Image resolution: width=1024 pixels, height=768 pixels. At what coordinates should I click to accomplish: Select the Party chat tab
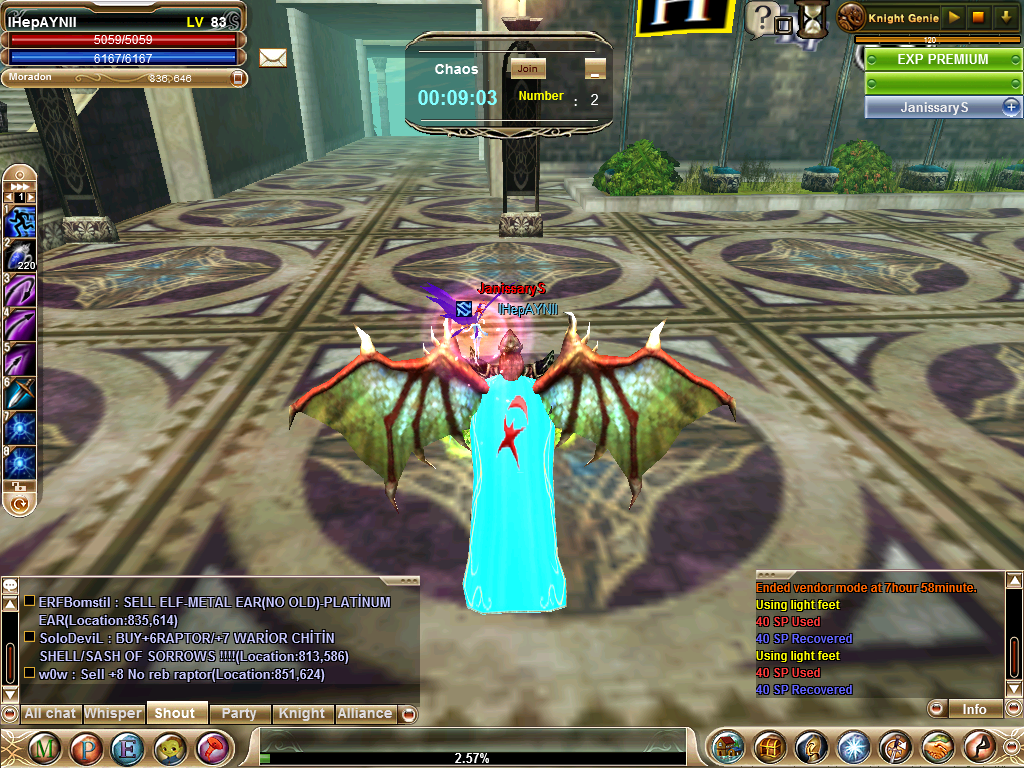click(x=239, y=713)
